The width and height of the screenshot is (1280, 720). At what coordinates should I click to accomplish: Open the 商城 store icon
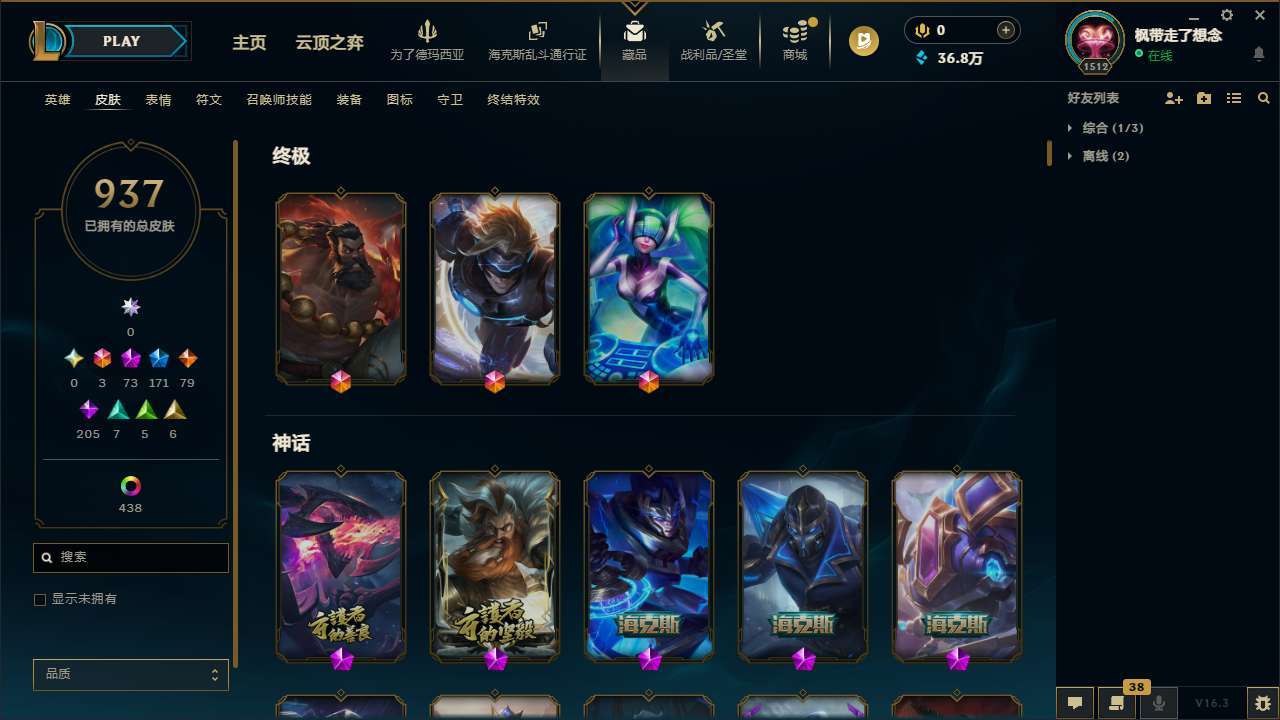794,35
